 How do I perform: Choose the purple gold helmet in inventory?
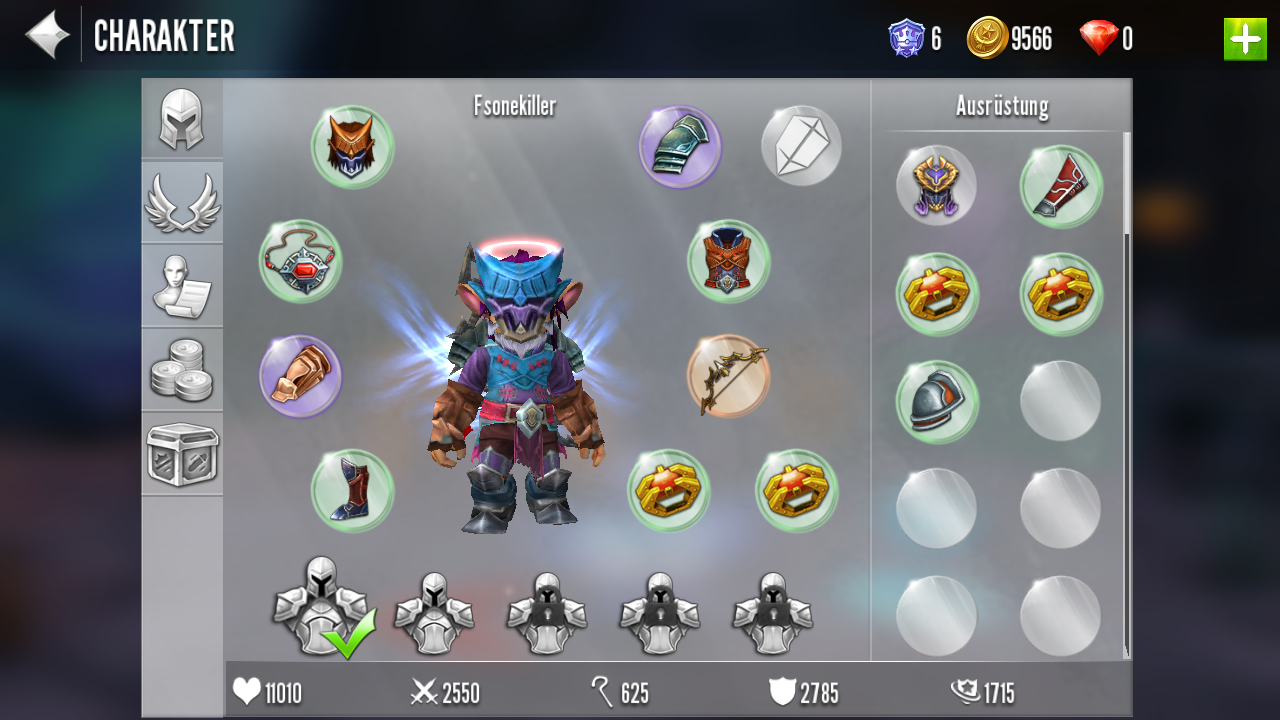pyautogui.click(x=936, y=186)
